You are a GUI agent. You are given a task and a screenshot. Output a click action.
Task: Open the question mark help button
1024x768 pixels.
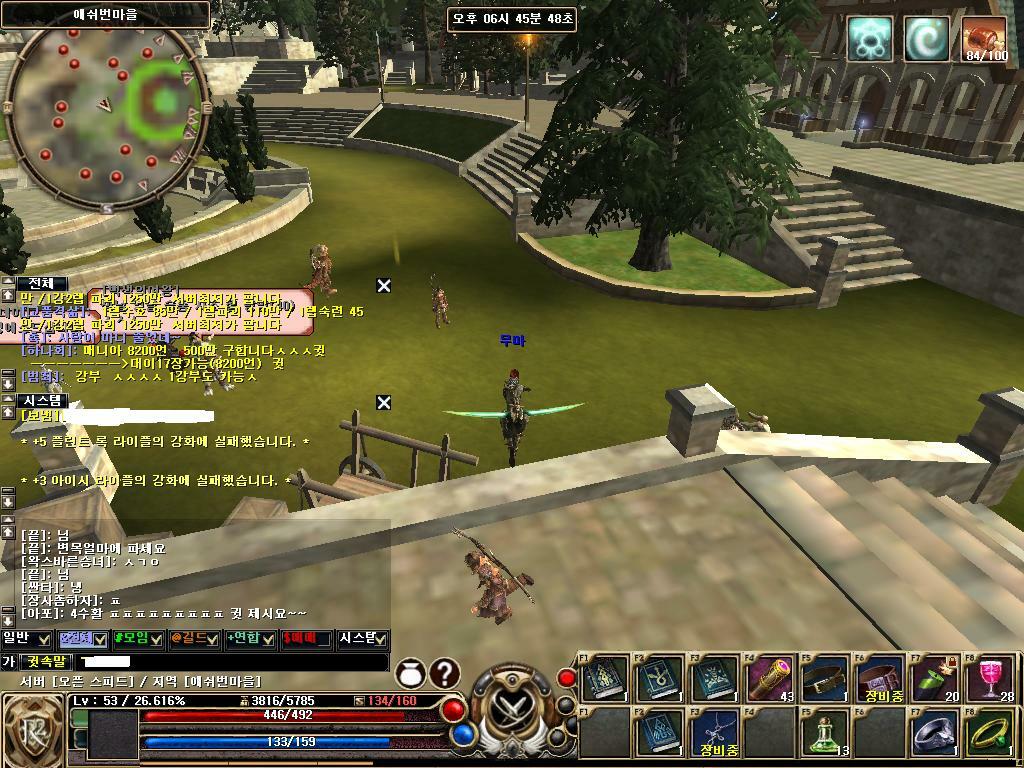(x=445, y=674)
